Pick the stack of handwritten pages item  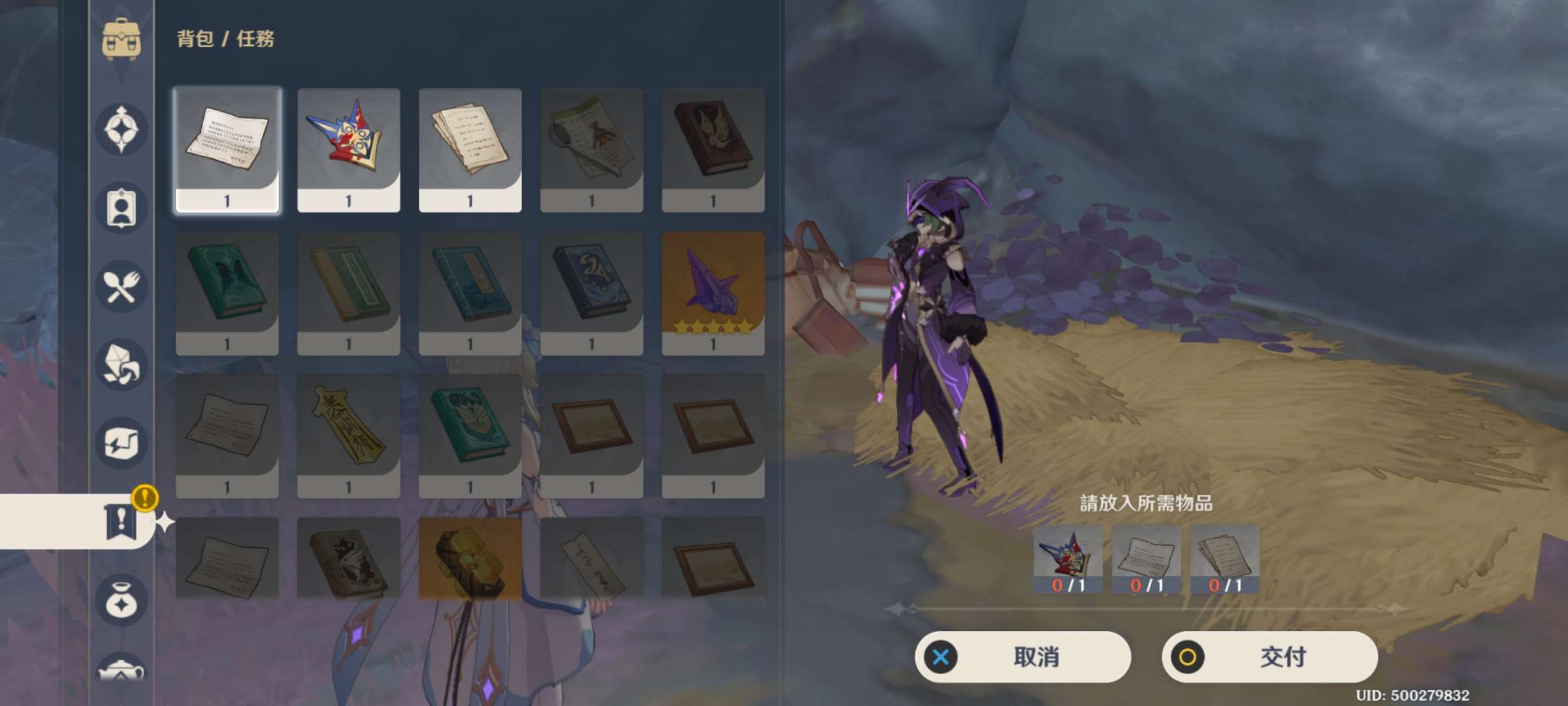tap(470, 150)
